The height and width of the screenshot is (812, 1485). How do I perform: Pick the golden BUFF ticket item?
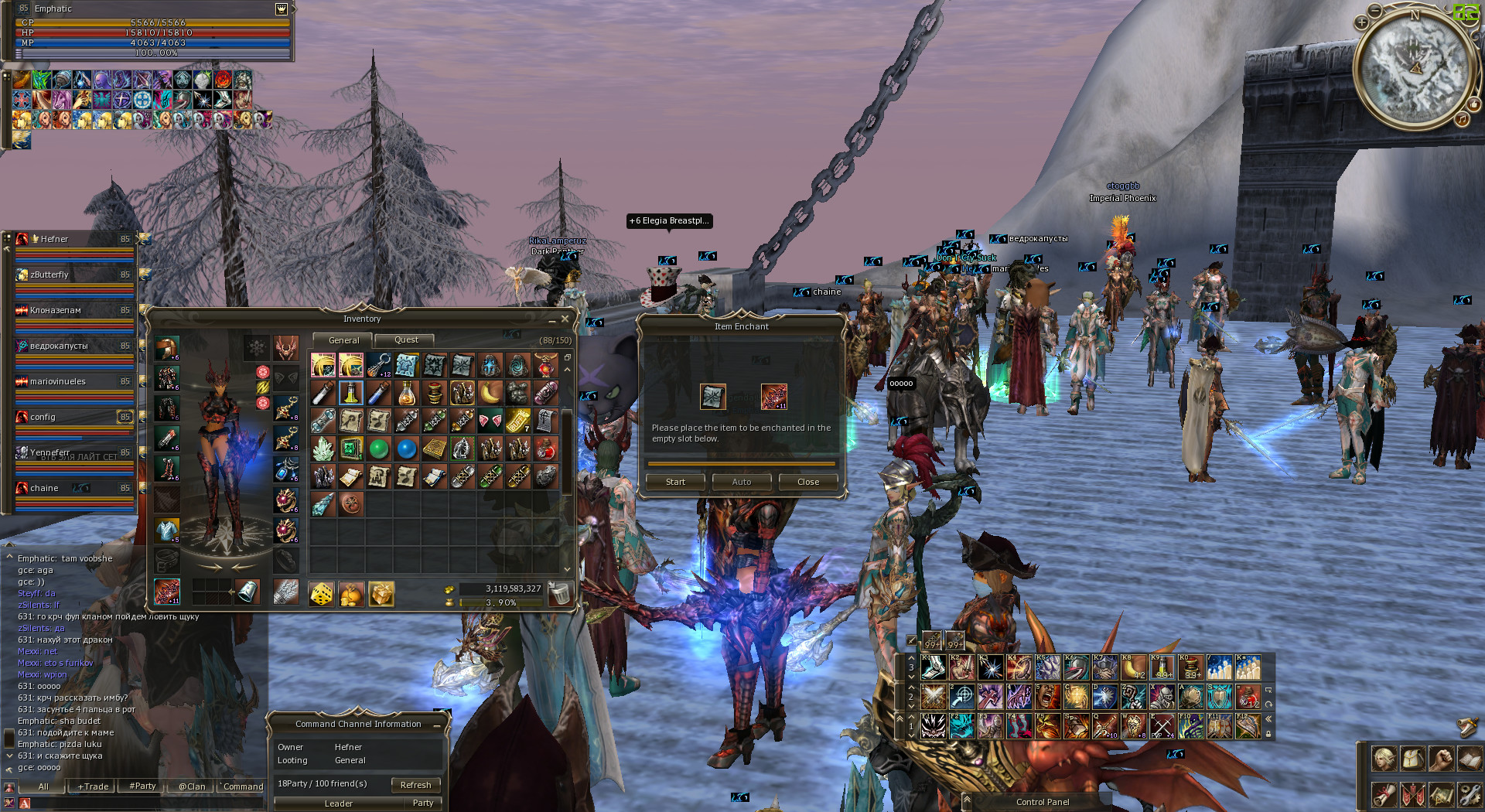[x=517, y=421]
